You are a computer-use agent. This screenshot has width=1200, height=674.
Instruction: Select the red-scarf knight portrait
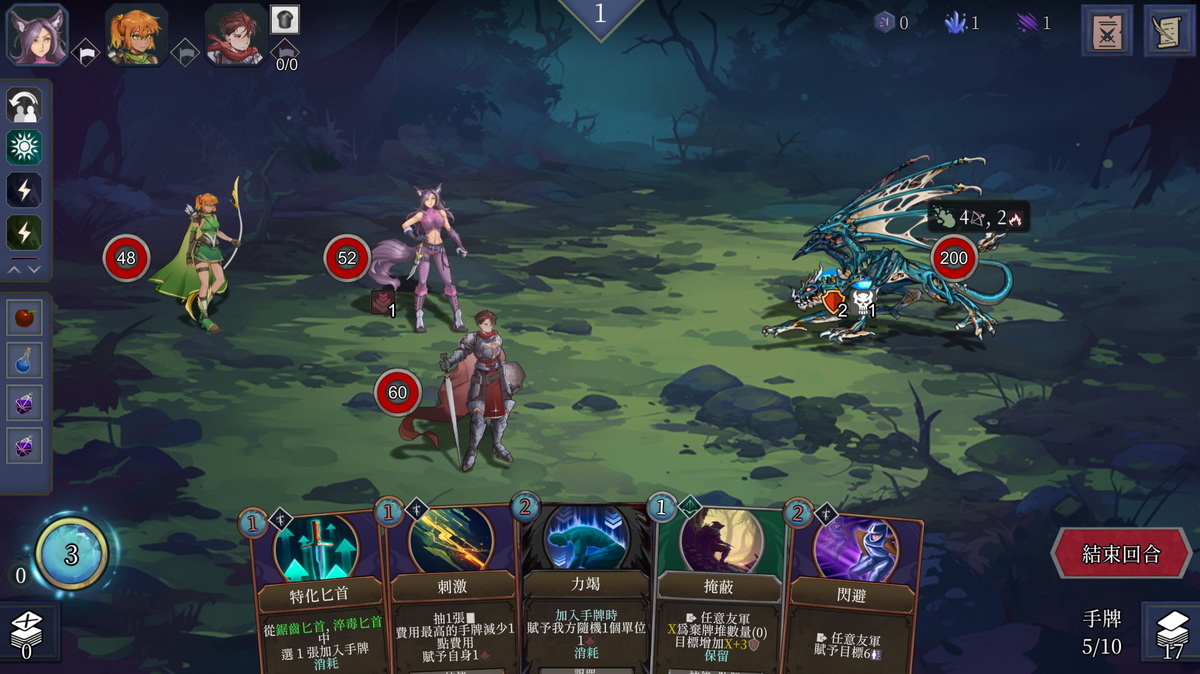tap(236, 34)
